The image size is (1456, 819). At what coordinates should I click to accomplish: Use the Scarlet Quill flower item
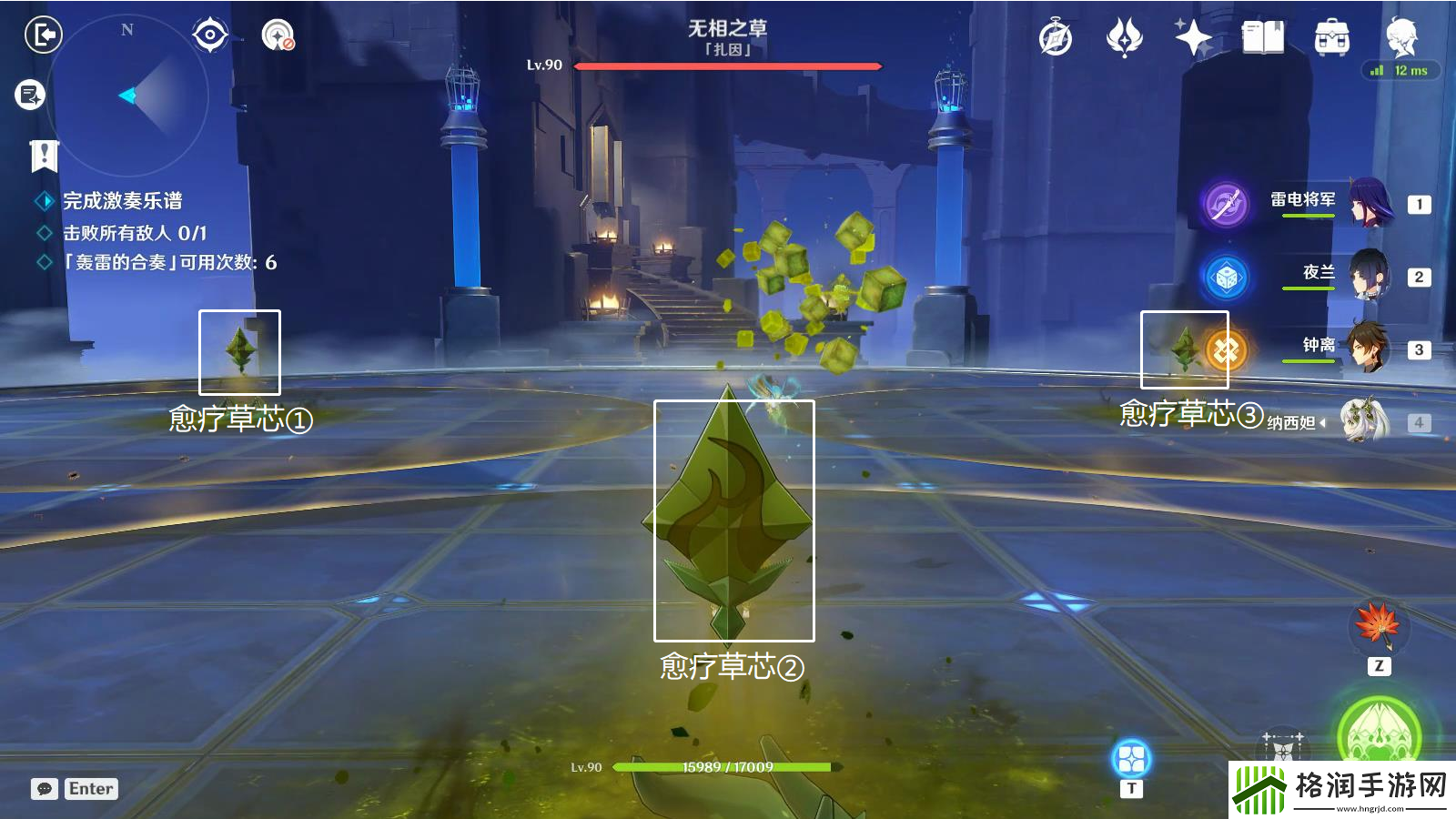(1380, 626)
